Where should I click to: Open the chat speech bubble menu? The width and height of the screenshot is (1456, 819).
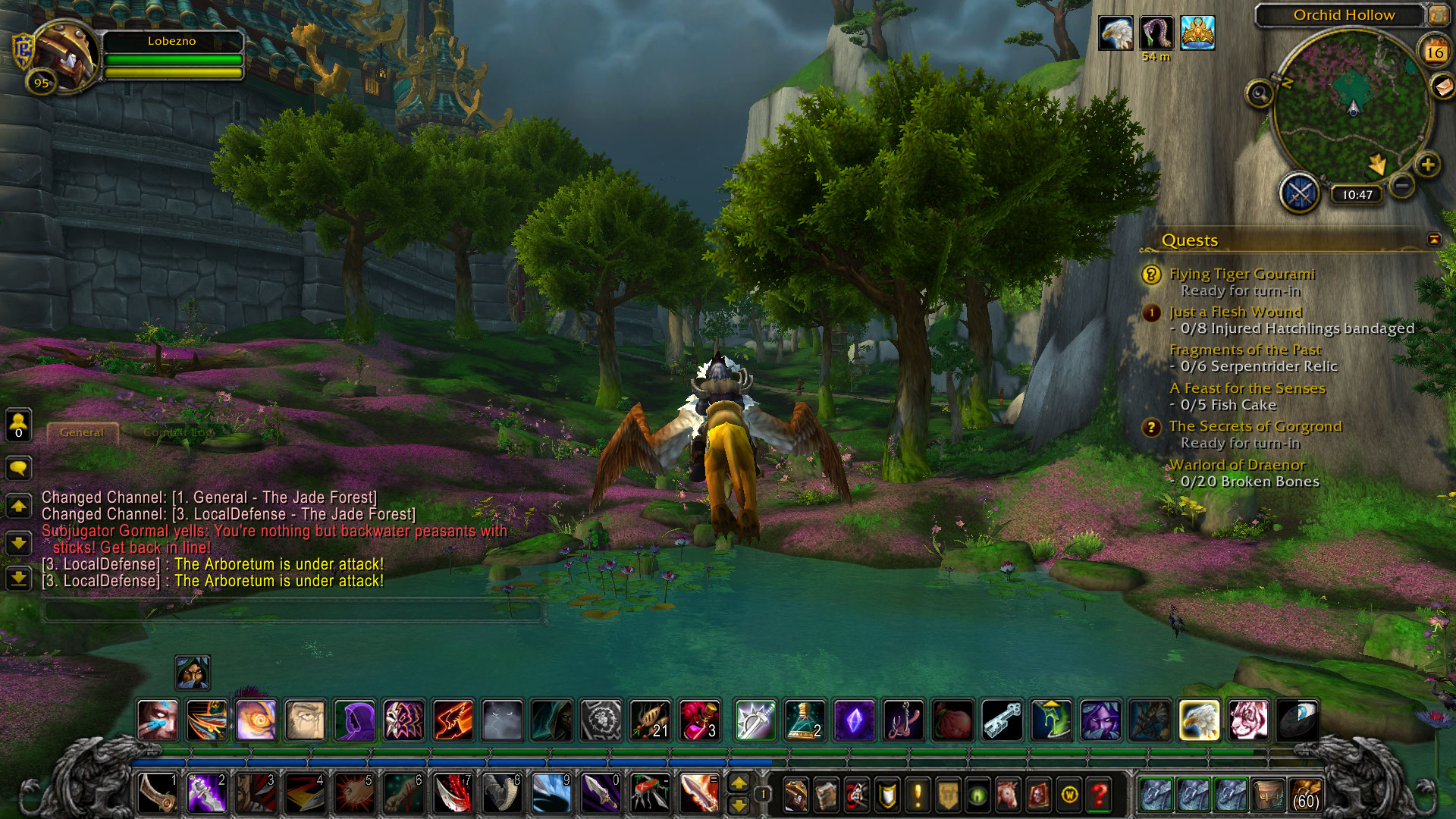pos(18,468)
